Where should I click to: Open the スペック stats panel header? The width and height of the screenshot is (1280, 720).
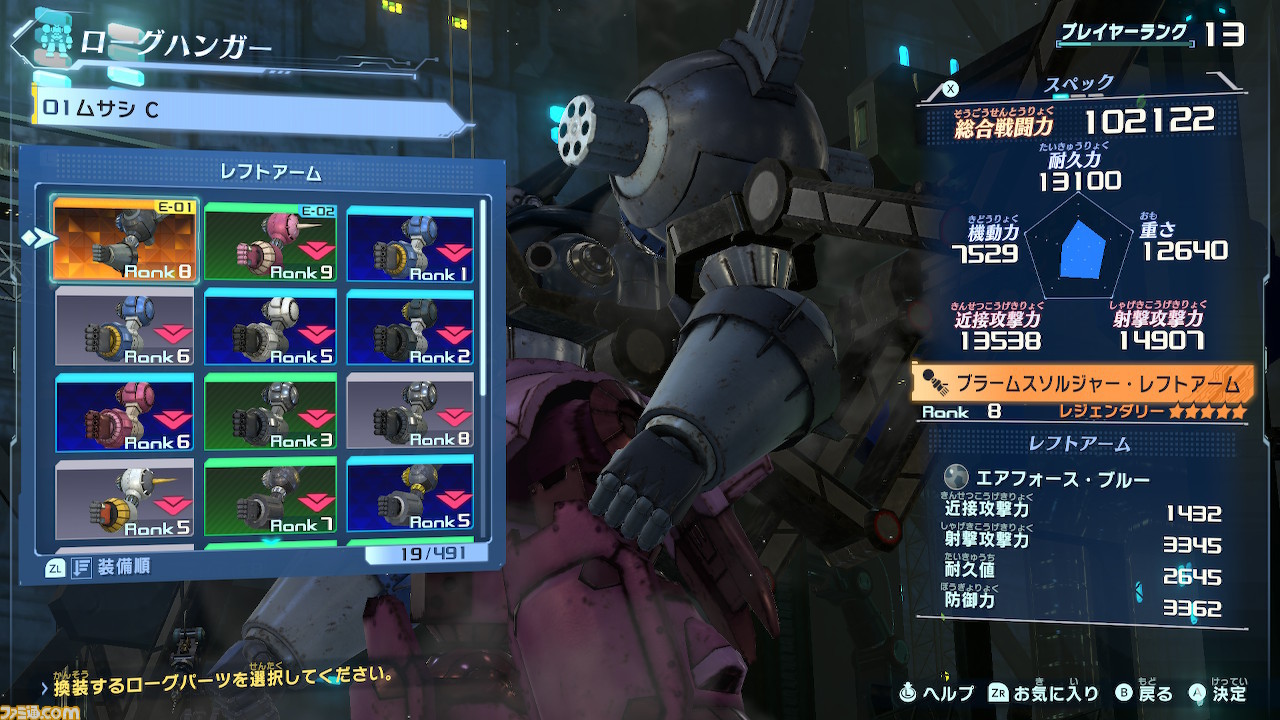pos(1079,84)
